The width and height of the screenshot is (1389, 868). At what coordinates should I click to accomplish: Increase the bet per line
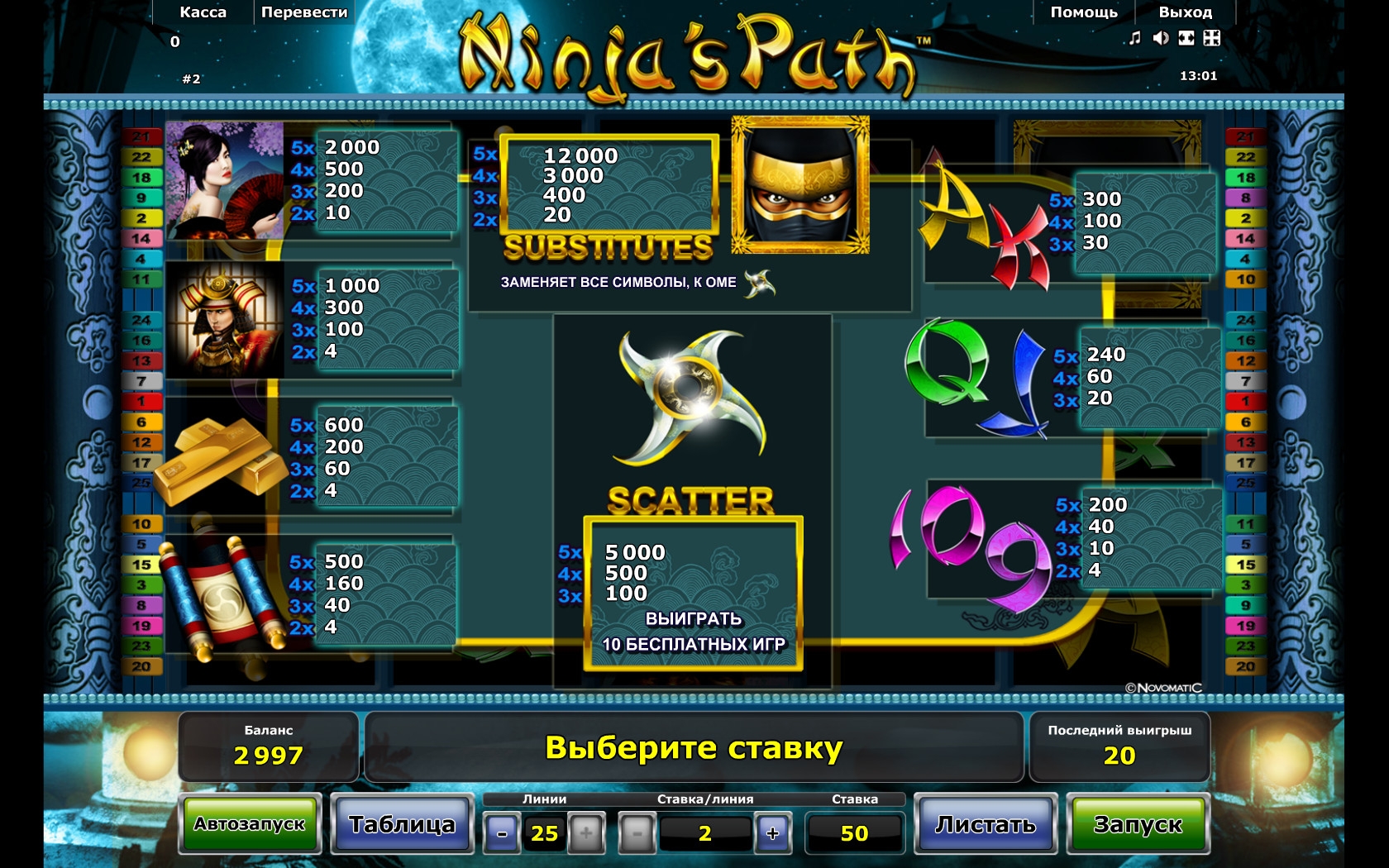773,833
